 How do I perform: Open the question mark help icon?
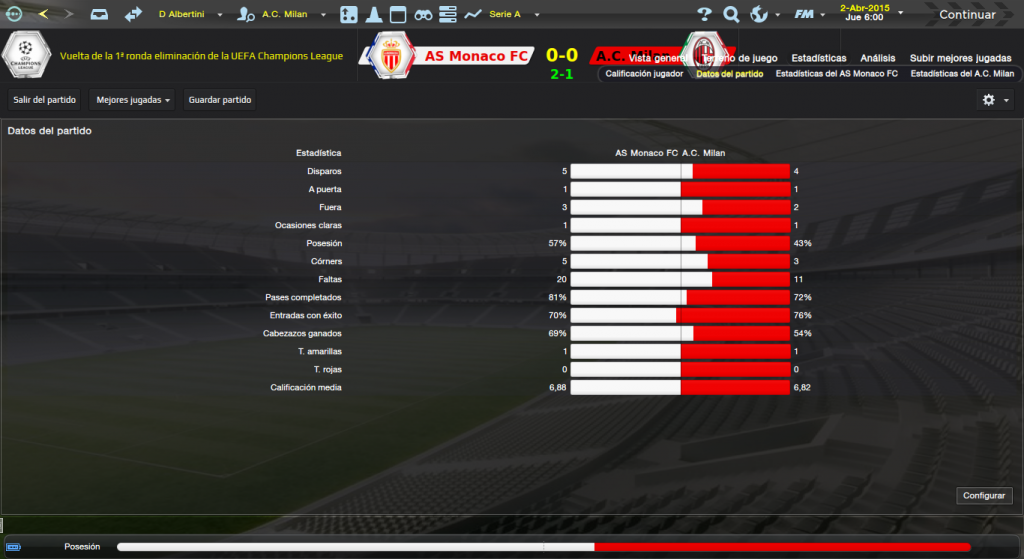pos(704,15)
